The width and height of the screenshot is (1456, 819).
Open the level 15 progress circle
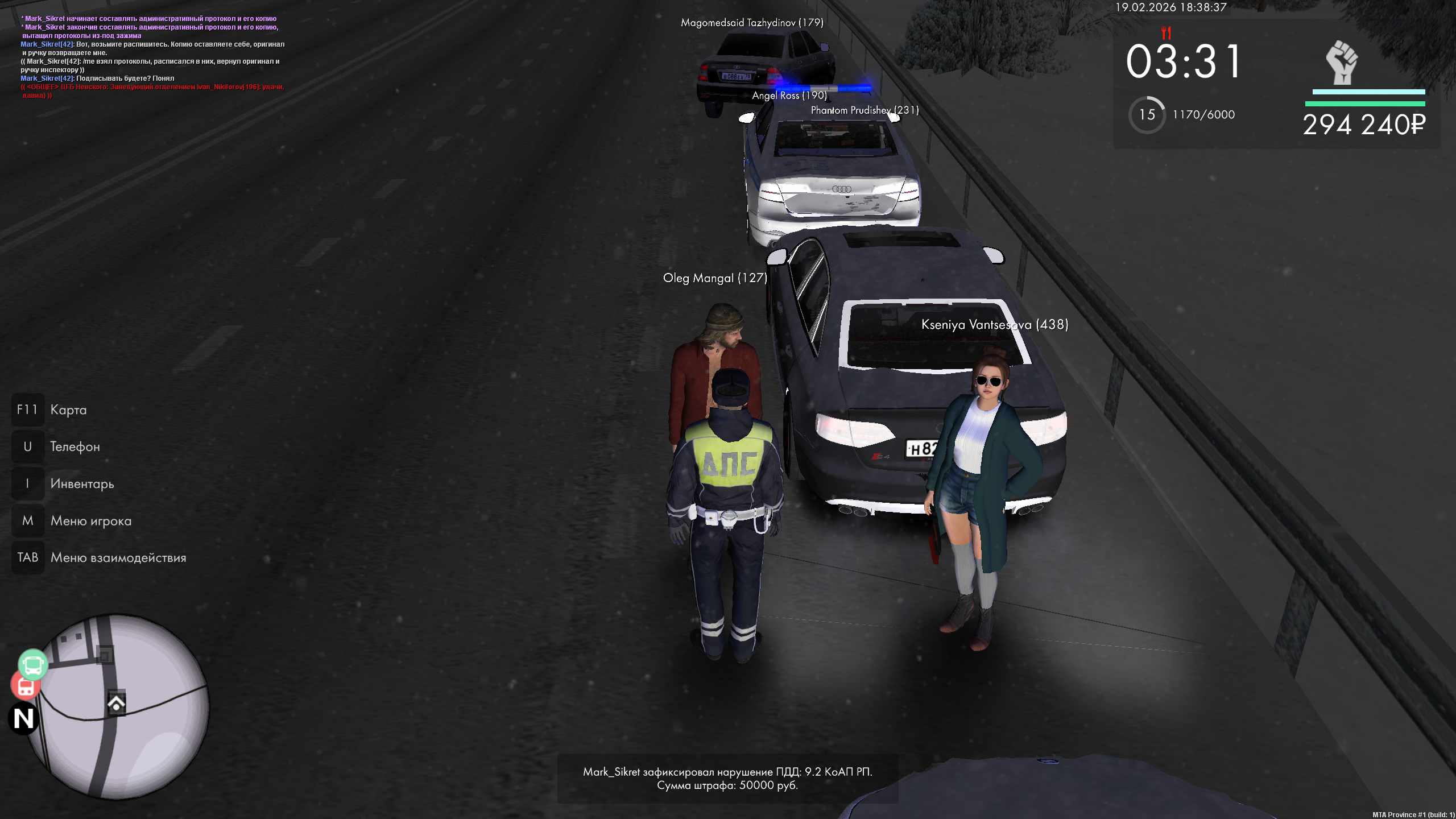[x=1147, y=115]
